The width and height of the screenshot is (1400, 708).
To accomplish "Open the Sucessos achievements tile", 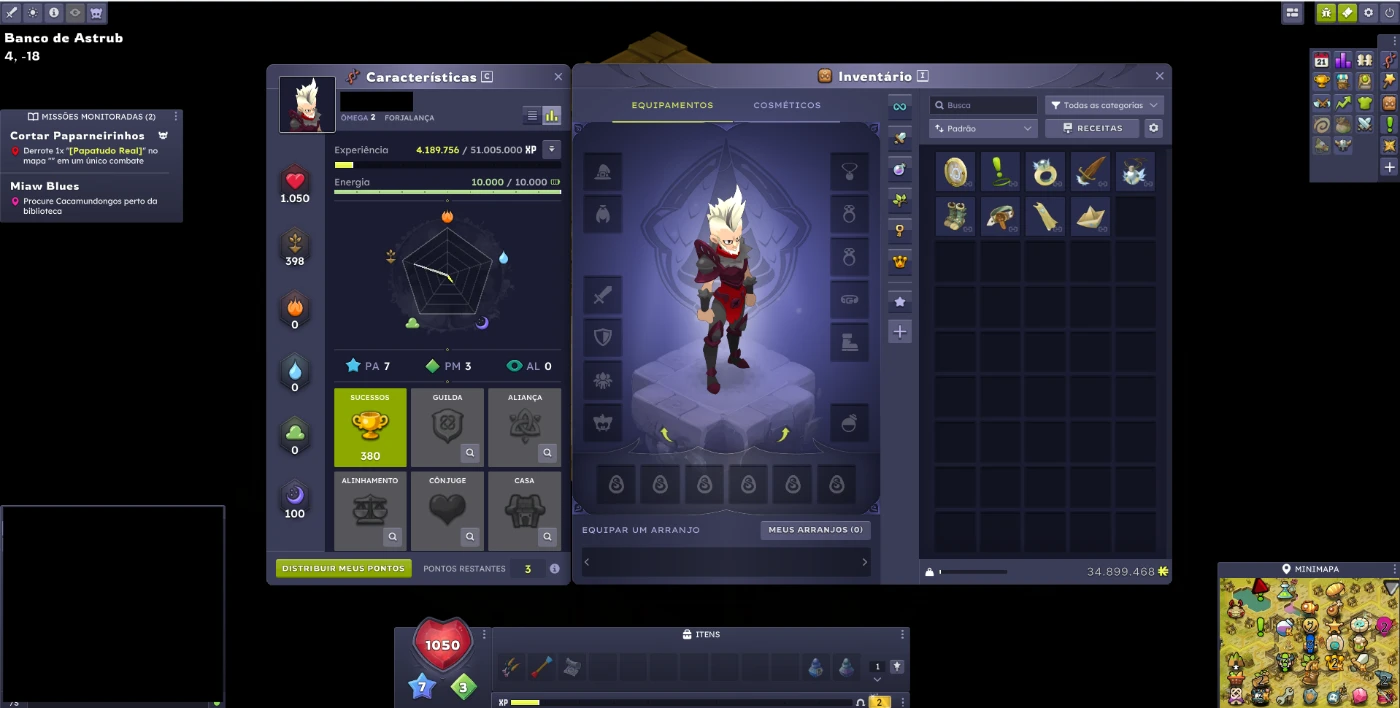I will (370, 427).
